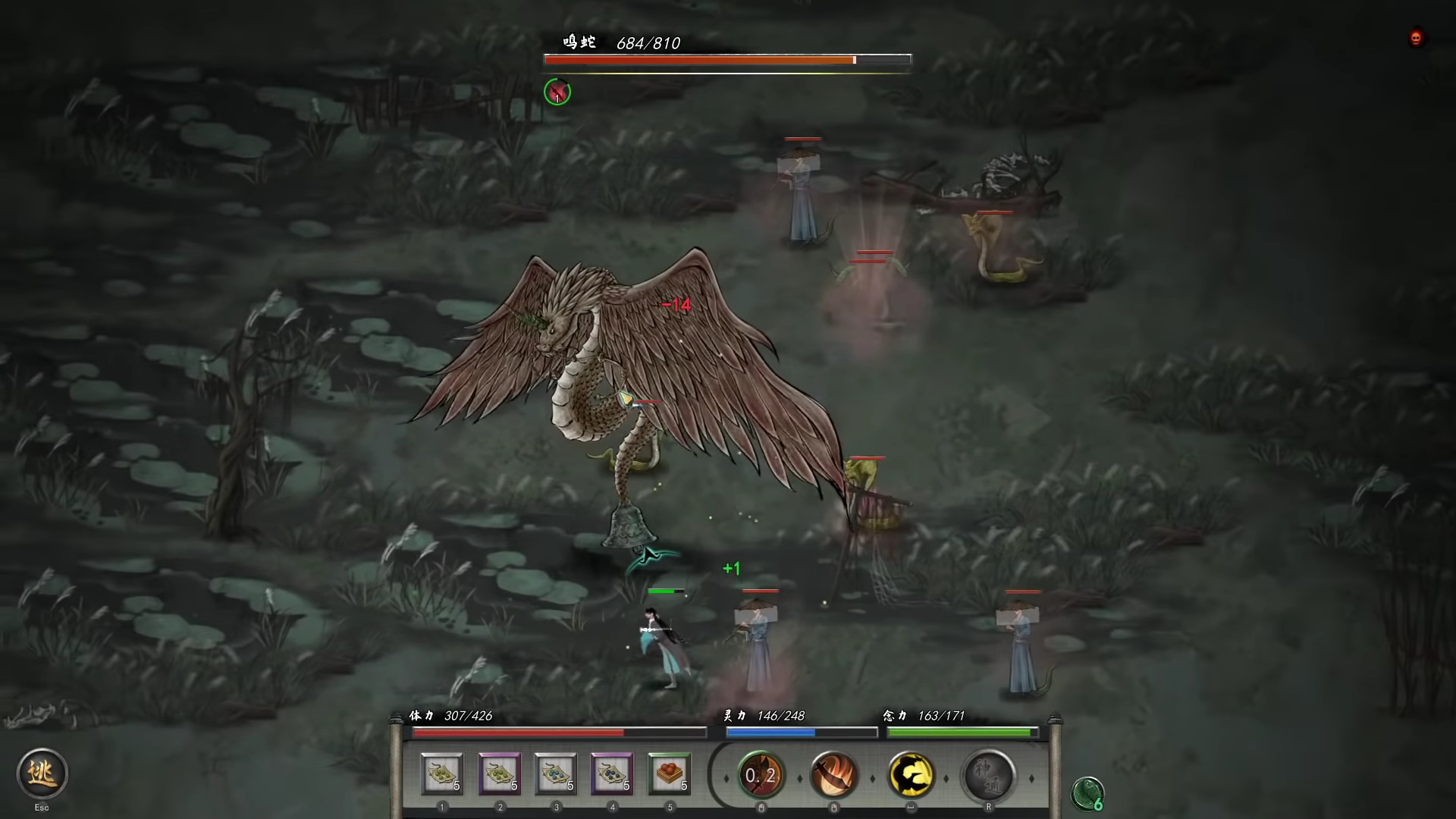This screenshot has height=819, width=1456.
Task: Click the boss 684/810 health bar
Action: pyautogui.click(x=726, y=58)
